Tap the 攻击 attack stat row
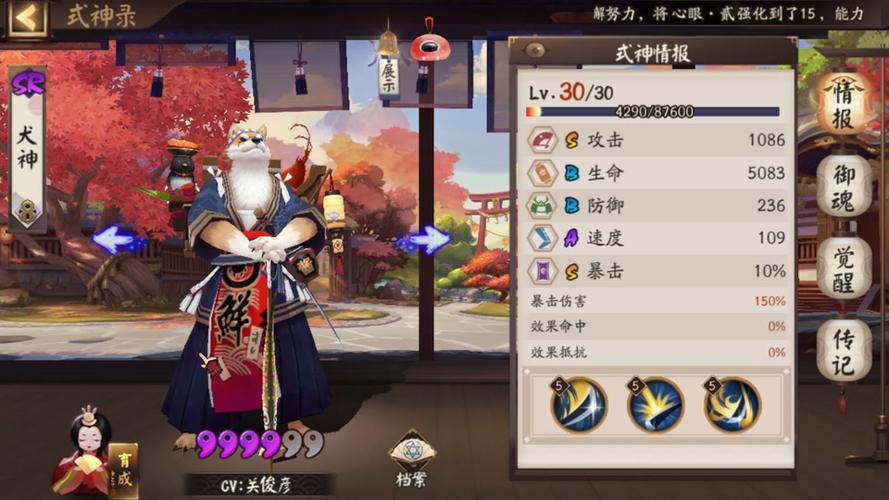The image size is (889, 500). [656, 140]
